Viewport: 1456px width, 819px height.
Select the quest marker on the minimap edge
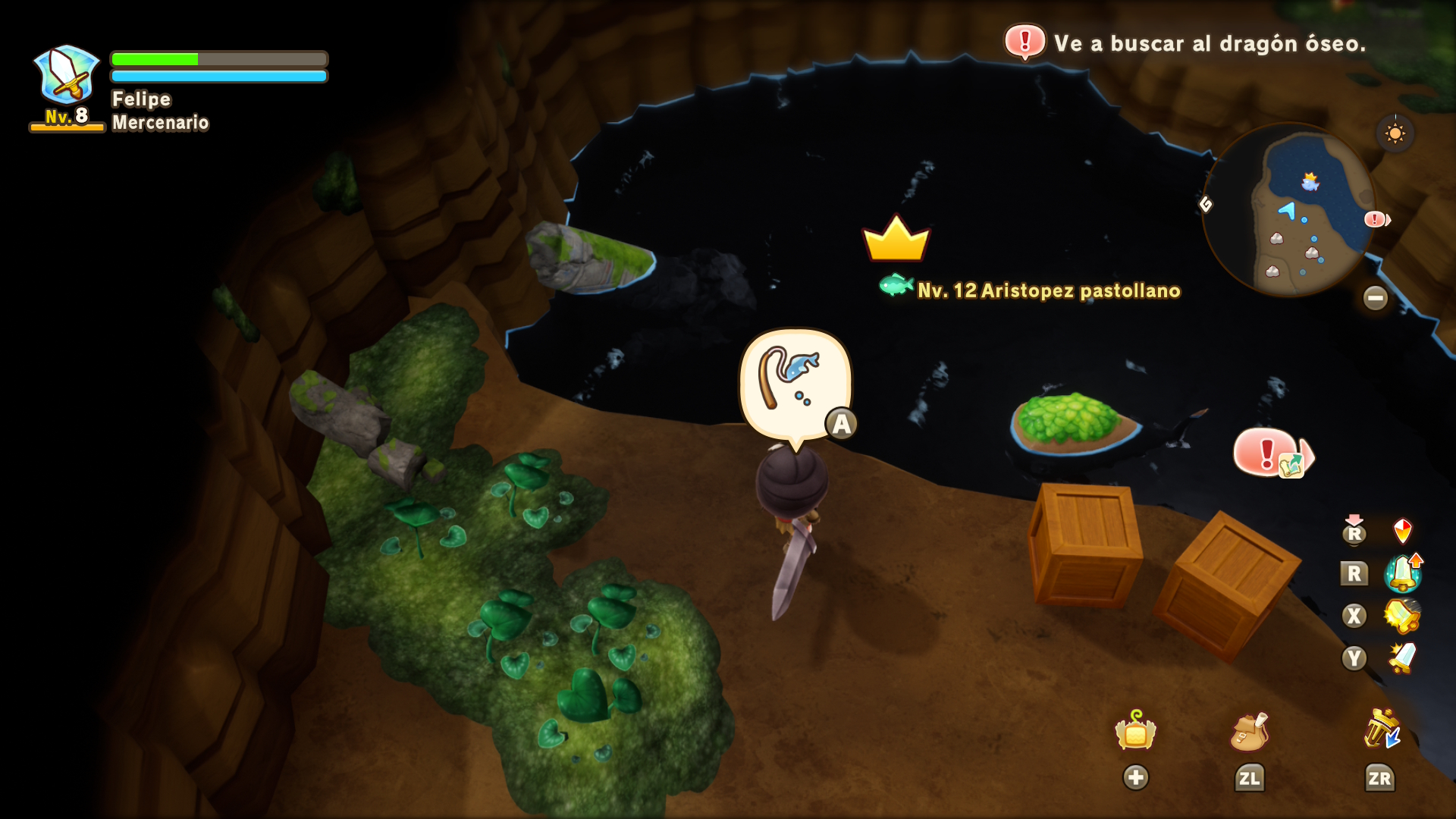pyautogui.click(x=1376, y=219)
